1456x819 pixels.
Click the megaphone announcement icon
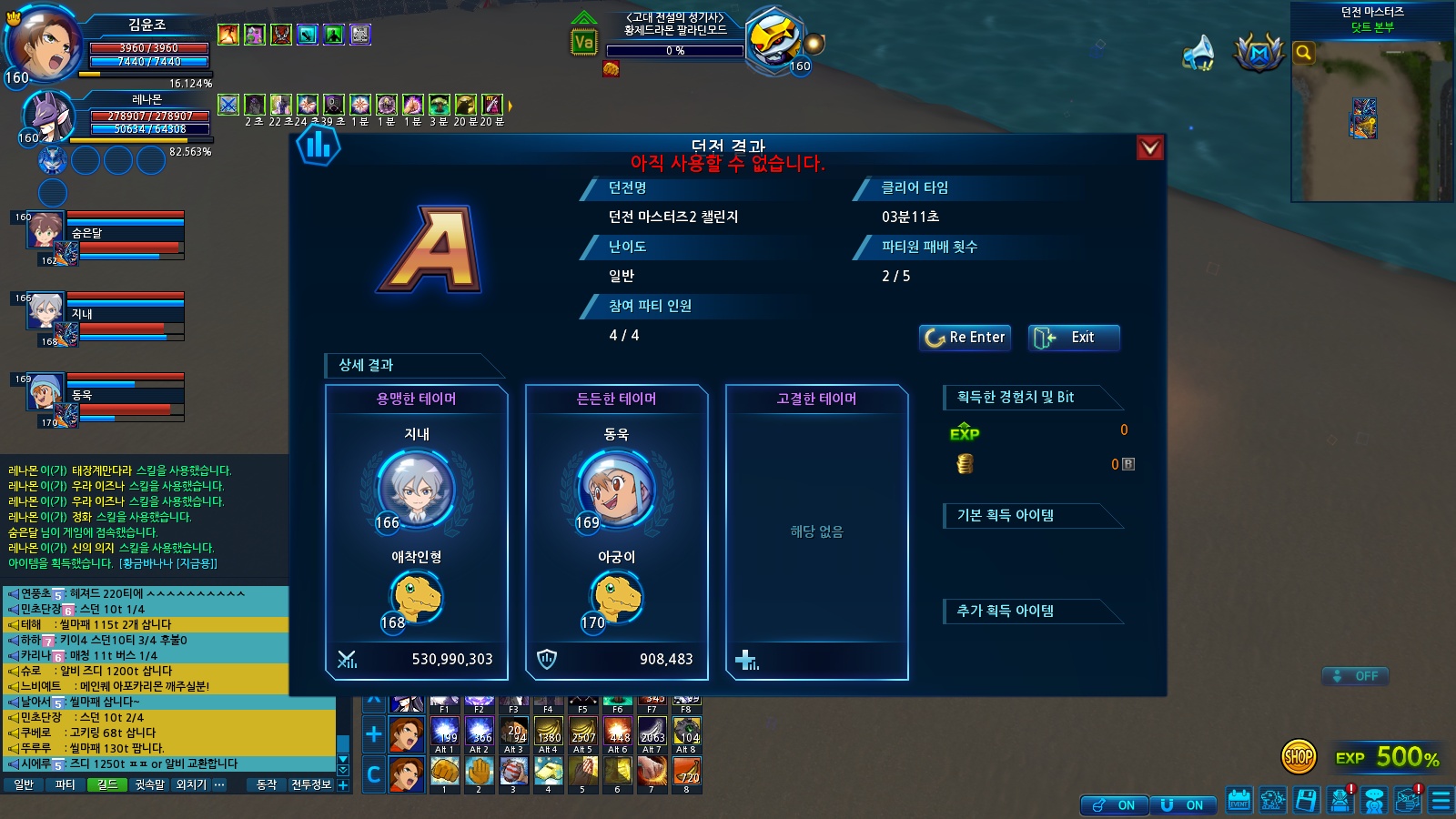click(x=1198, y=53)
